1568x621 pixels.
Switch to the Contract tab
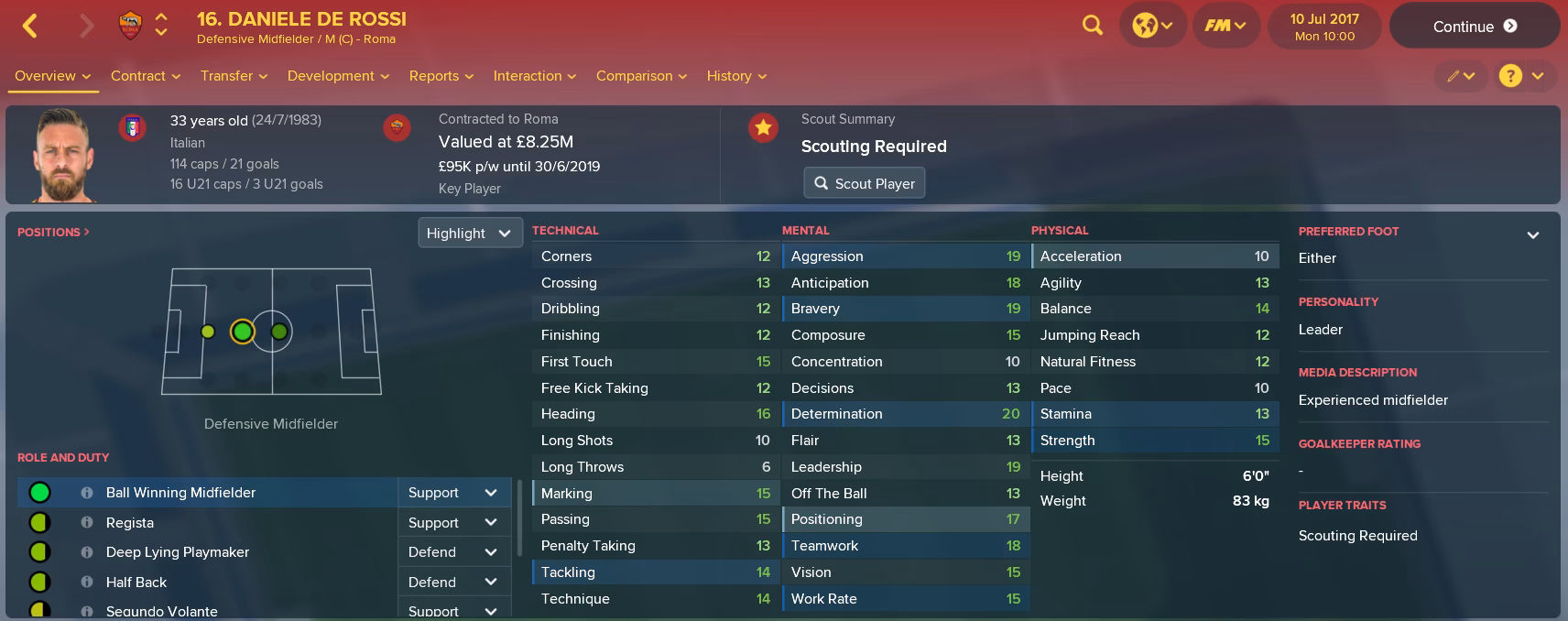pos(145,76)
